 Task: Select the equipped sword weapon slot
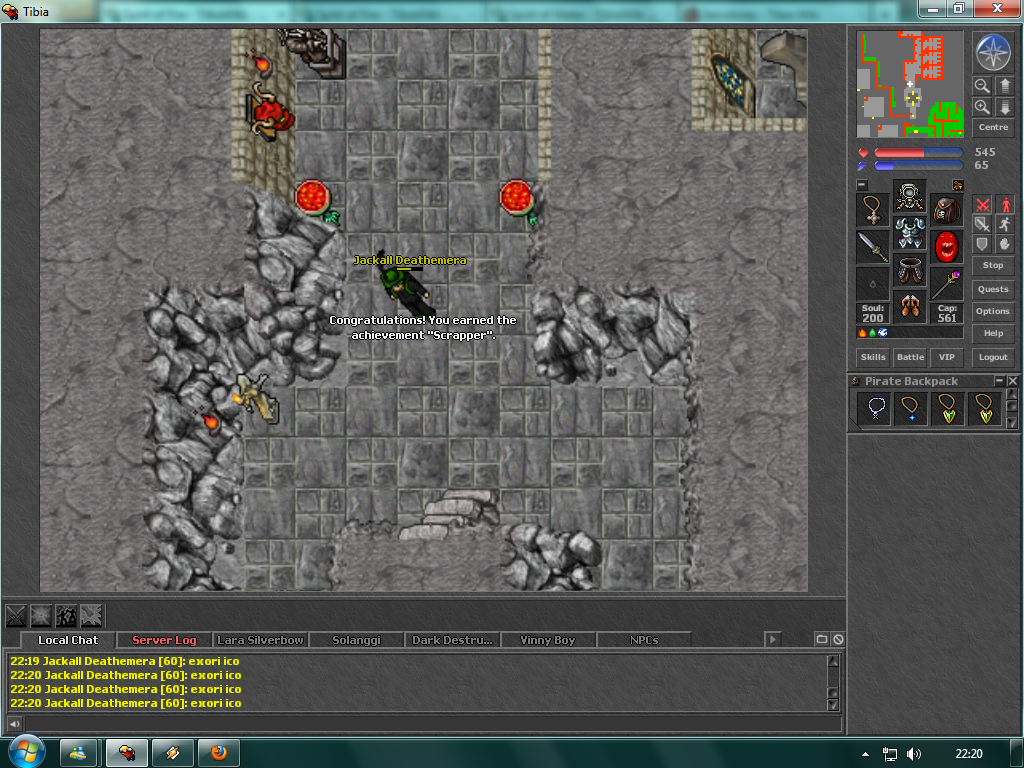[873, 246]
